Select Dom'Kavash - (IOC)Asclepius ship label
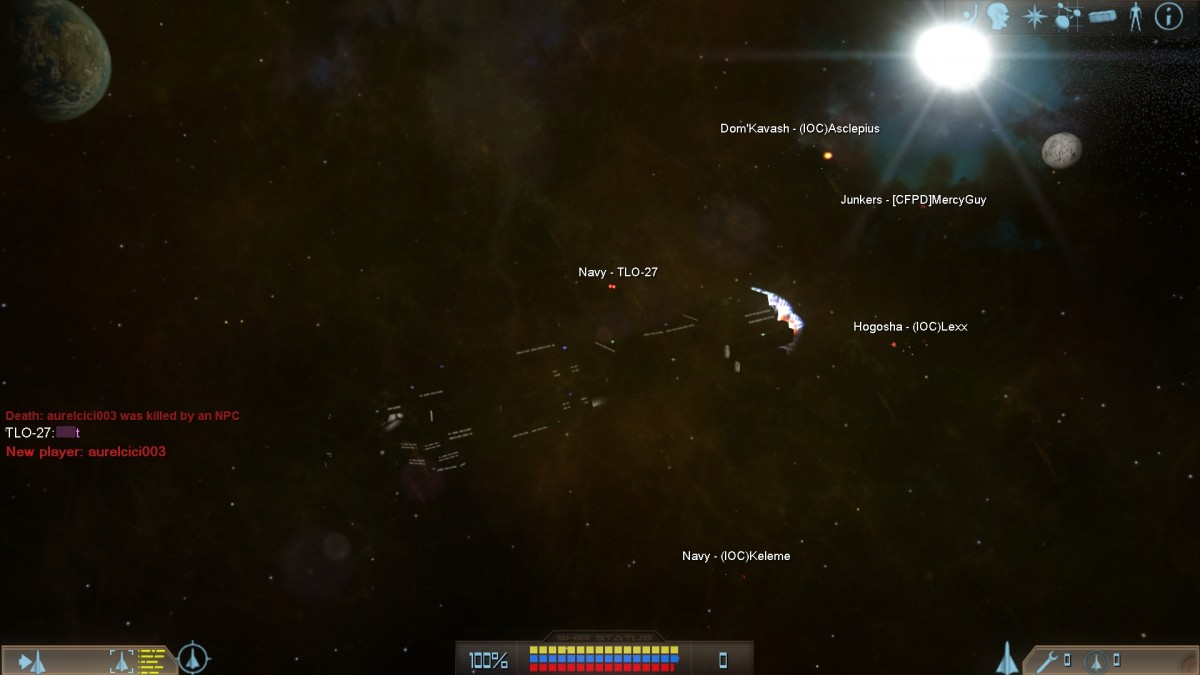The image size is (1200, 675). tap(800, 129)
